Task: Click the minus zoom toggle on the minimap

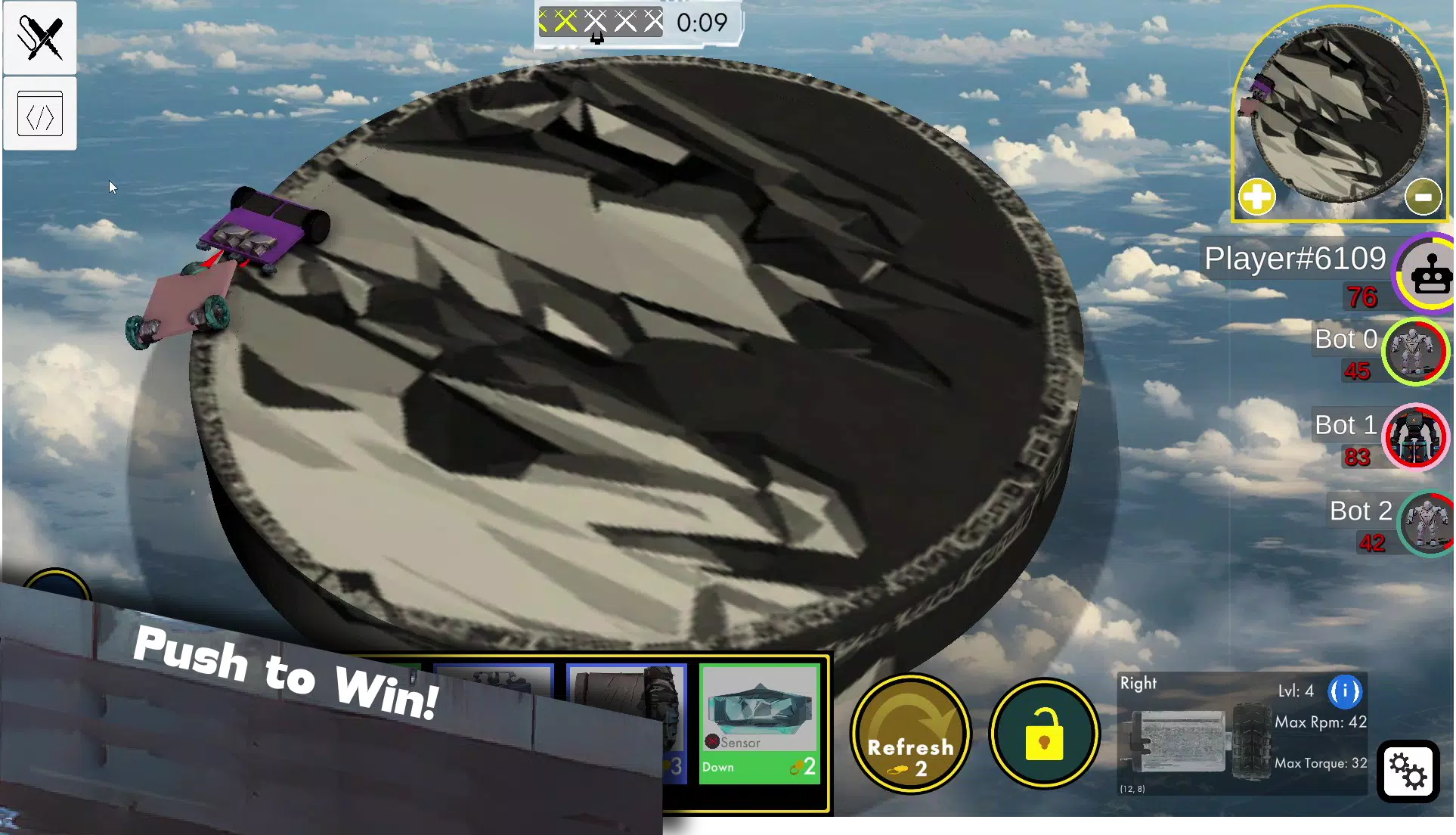Action: pos(1423,195)
